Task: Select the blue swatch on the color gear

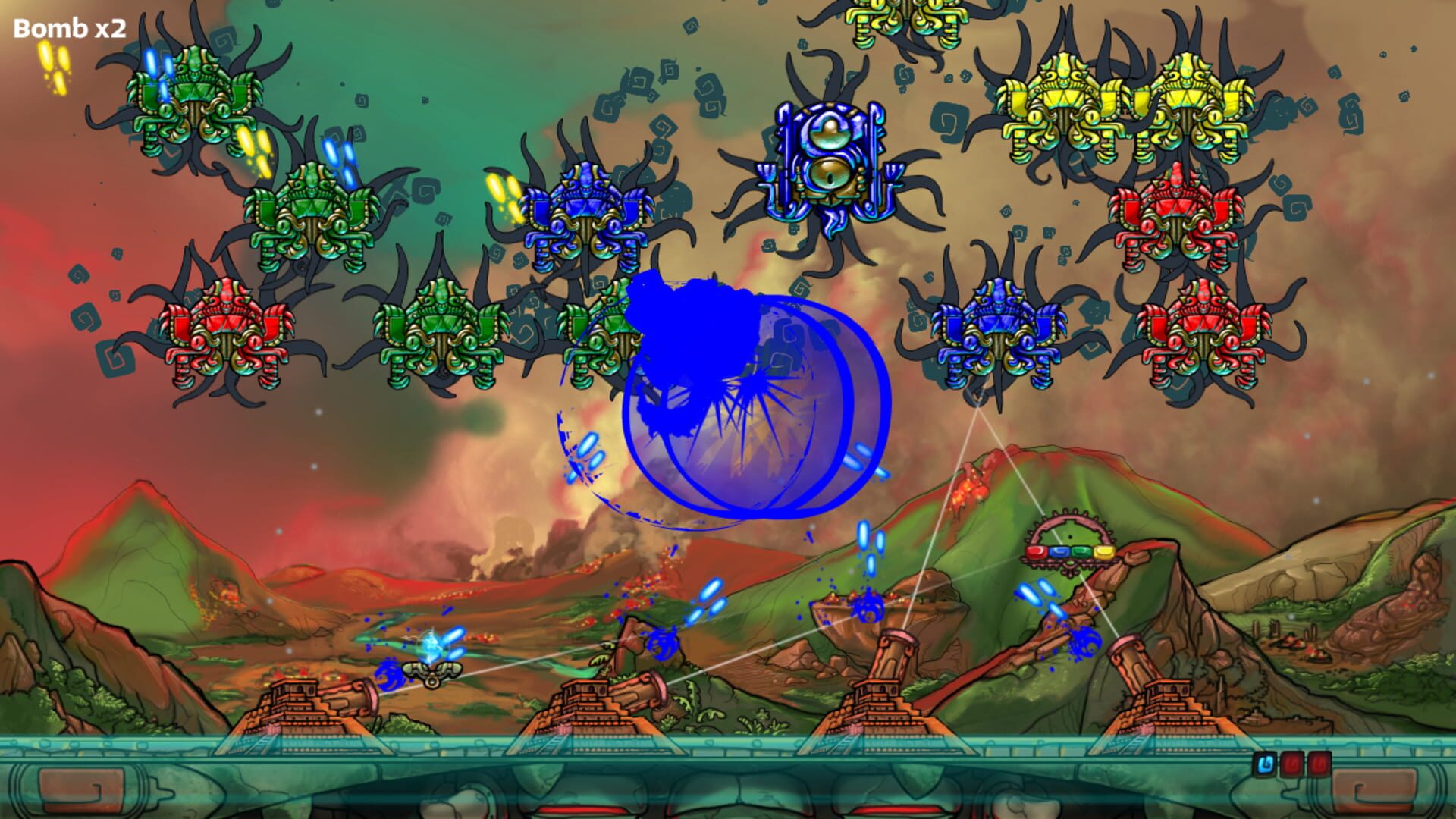Action: (x=1059, y=551)
